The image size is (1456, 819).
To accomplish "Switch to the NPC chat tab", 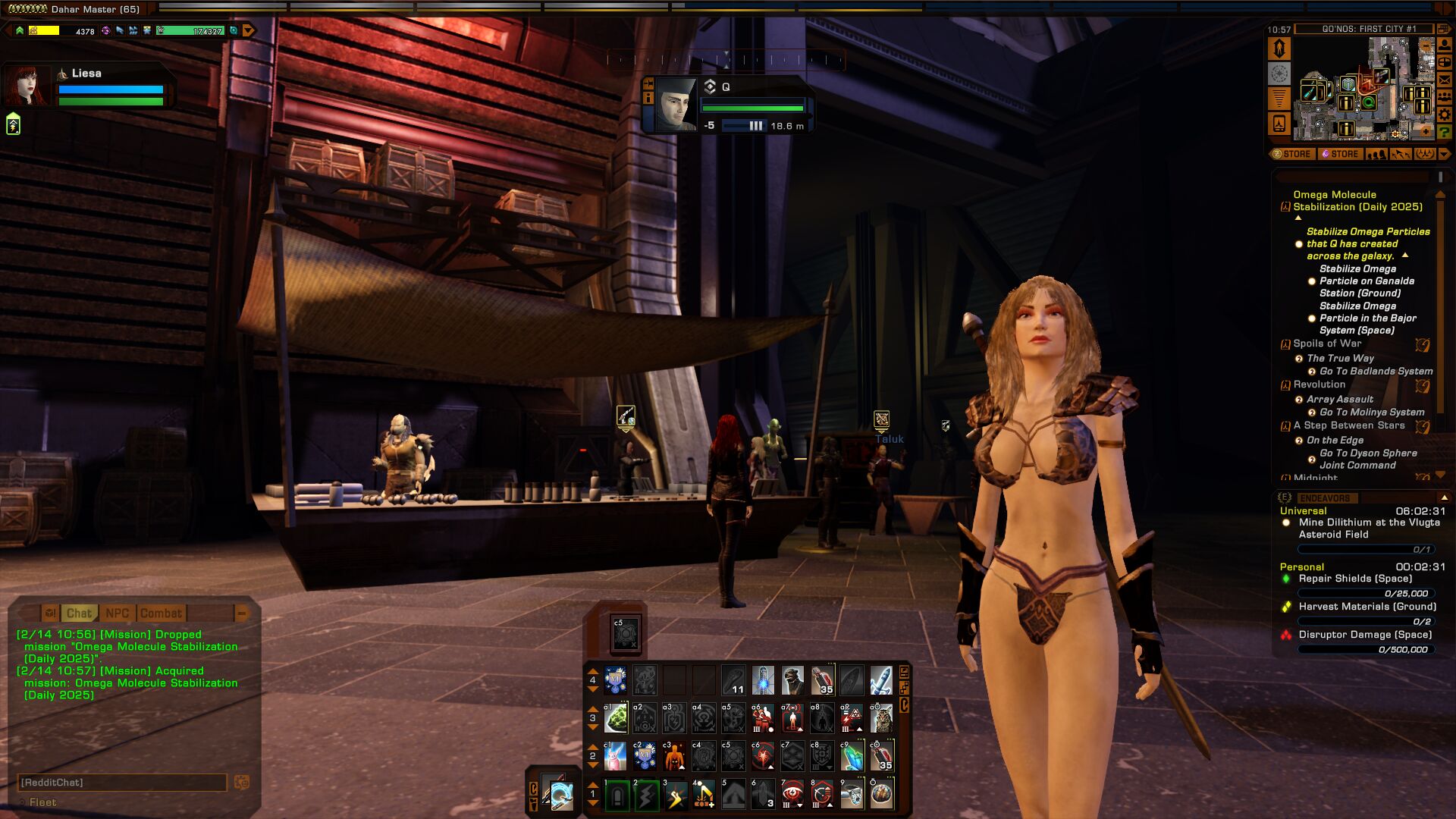I will click(117, 613).
